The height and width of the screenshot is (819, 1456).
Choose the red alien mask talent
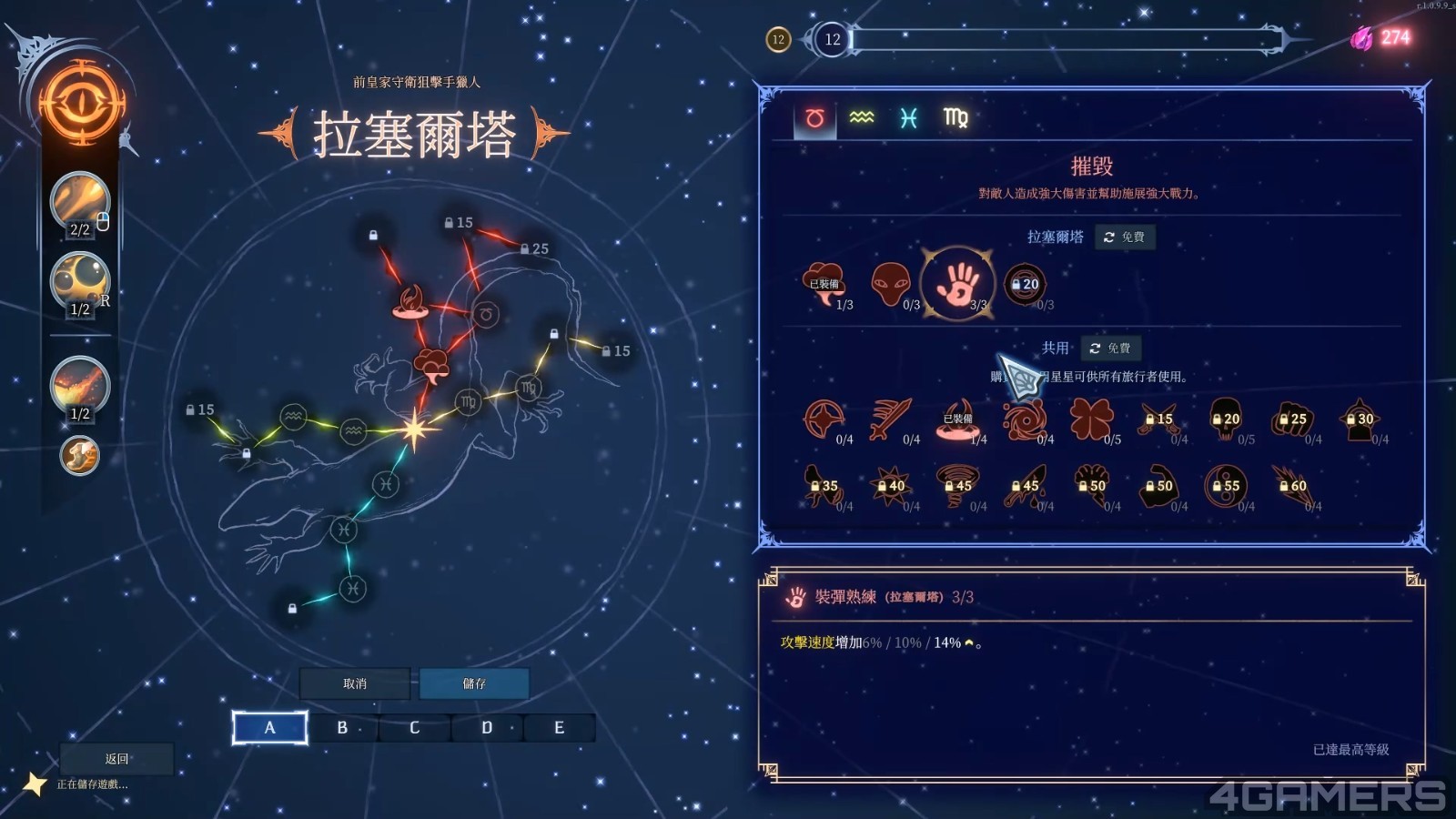pos(890,284)
